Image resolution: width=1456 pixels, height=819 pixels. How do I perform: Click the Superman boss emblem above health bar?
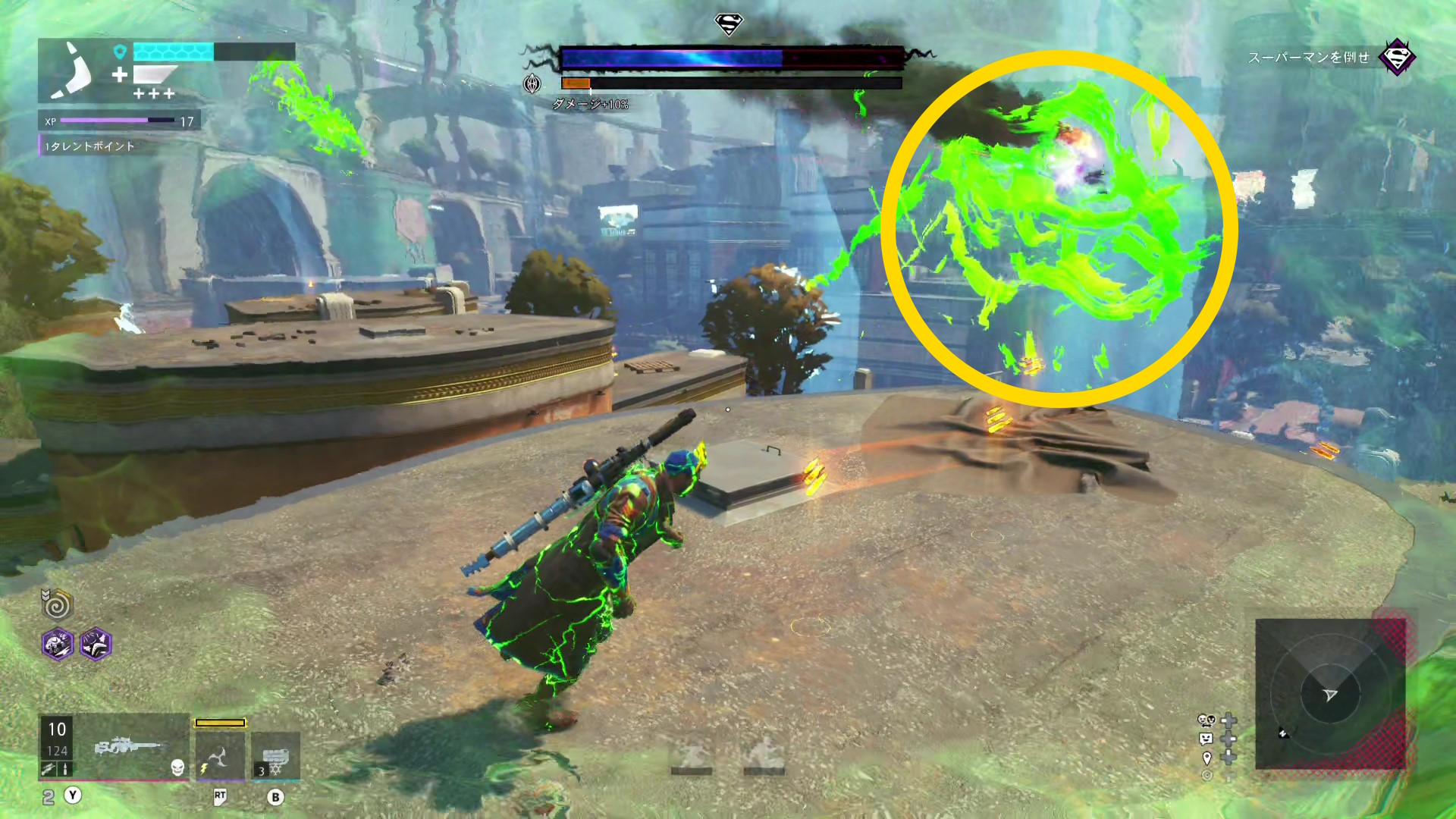click(729, 25)
